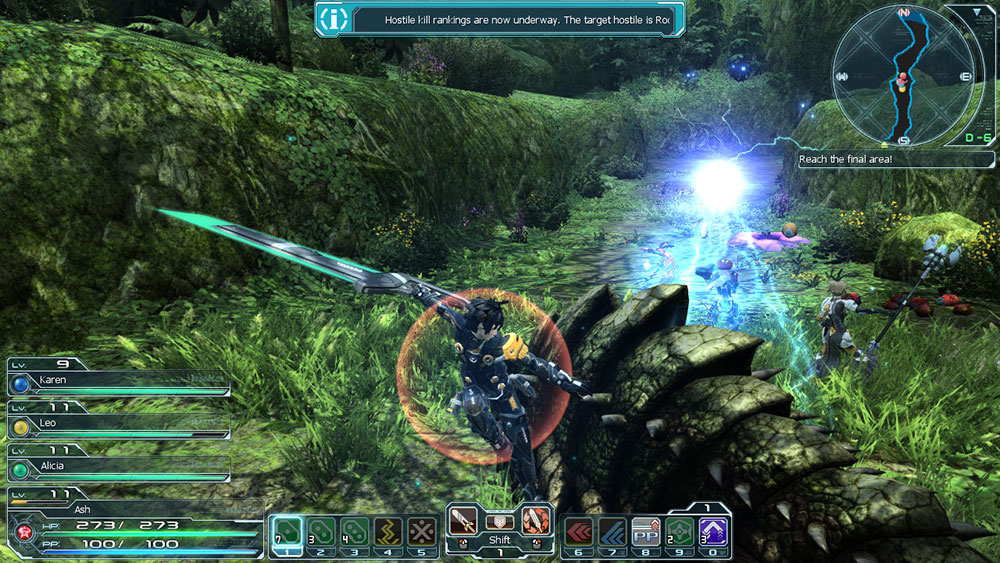Click the "Reach the final area!" objective

[897, 160]
